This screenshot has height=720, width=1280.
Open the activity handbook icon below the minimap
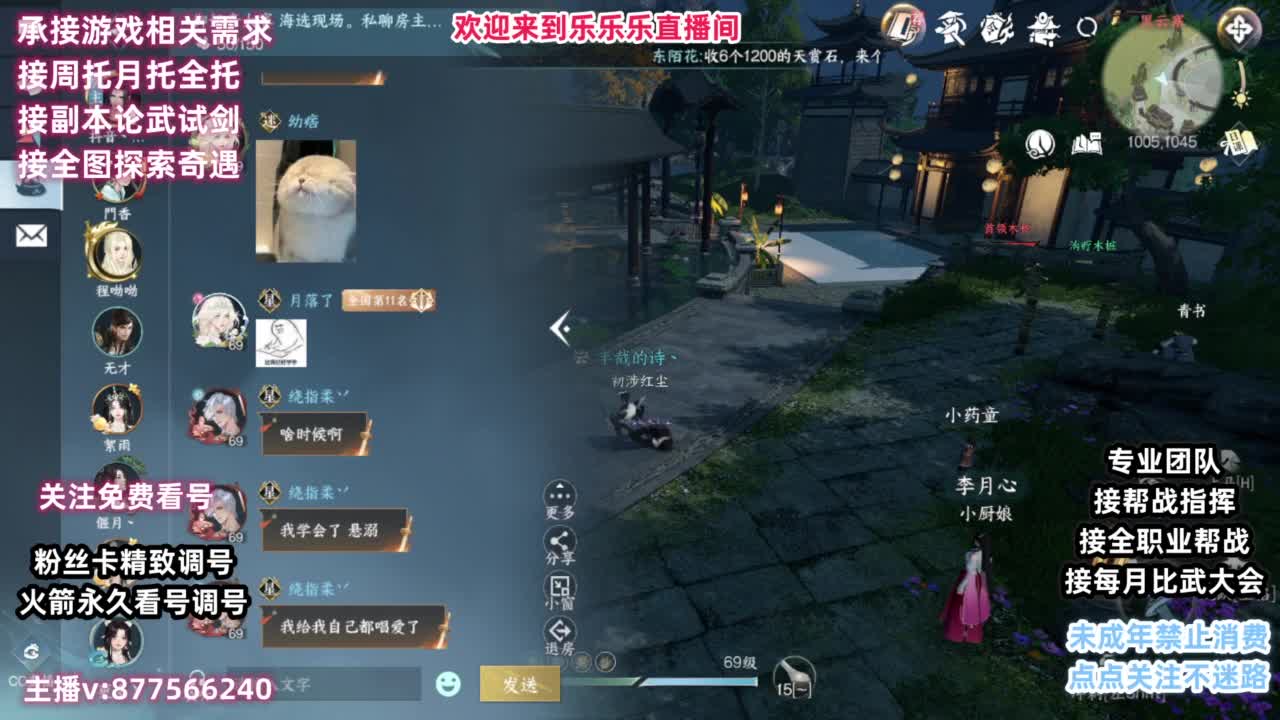click(1237, 140)
